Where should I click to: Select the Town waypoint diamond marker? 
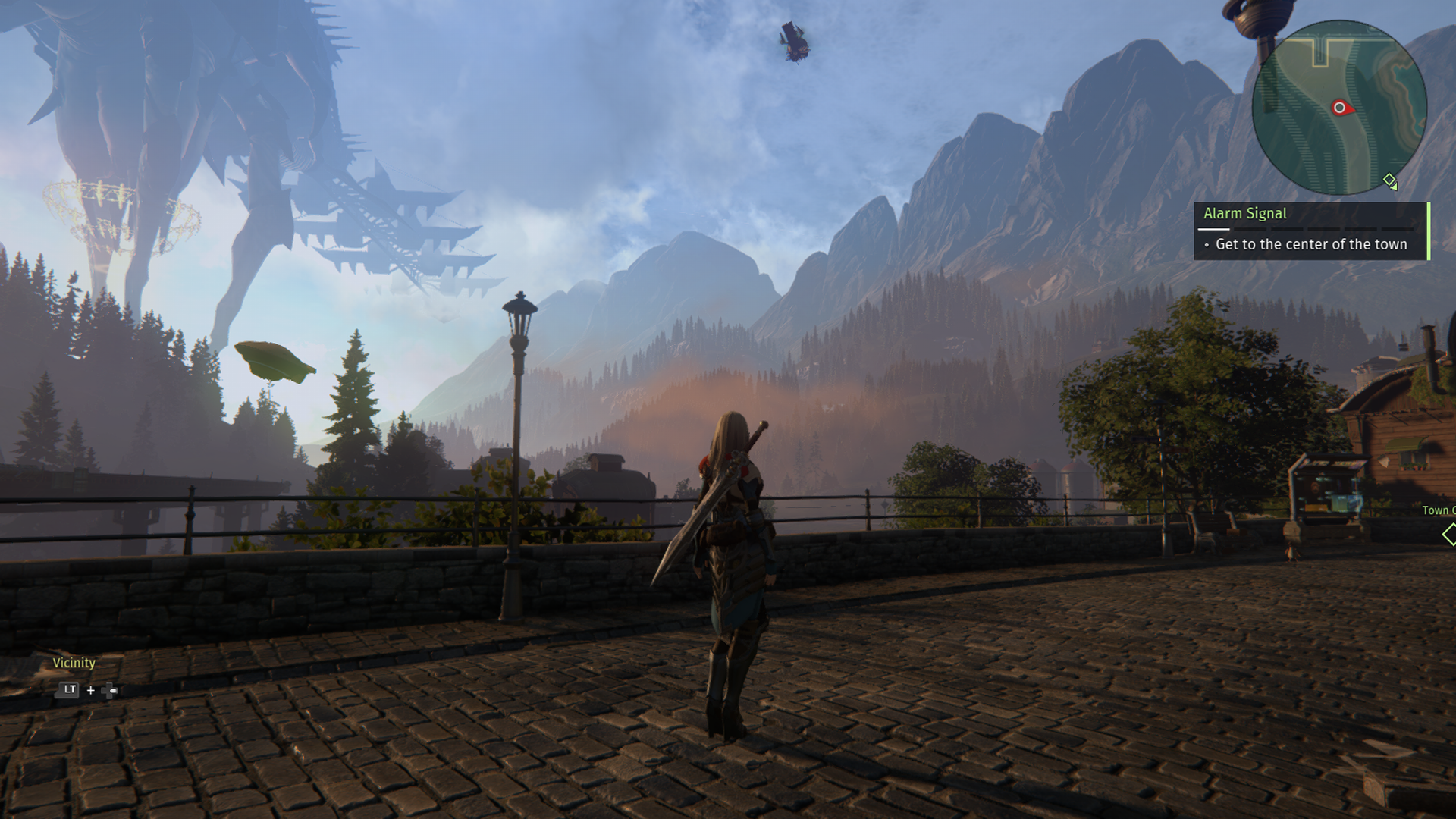click(1449, 535)
